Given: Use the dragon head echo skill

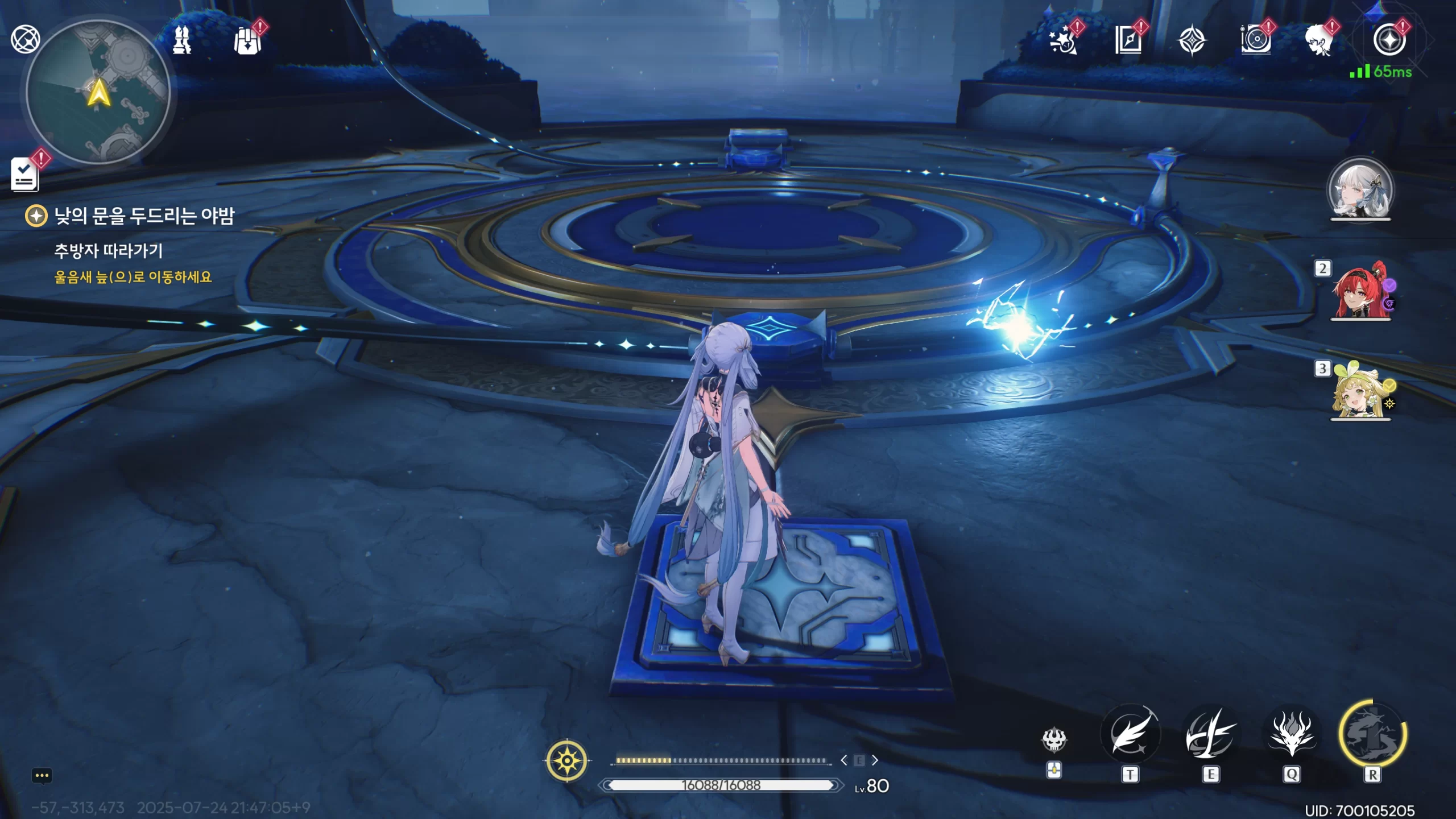Looking at the screenshot, I should (1292, 734).
